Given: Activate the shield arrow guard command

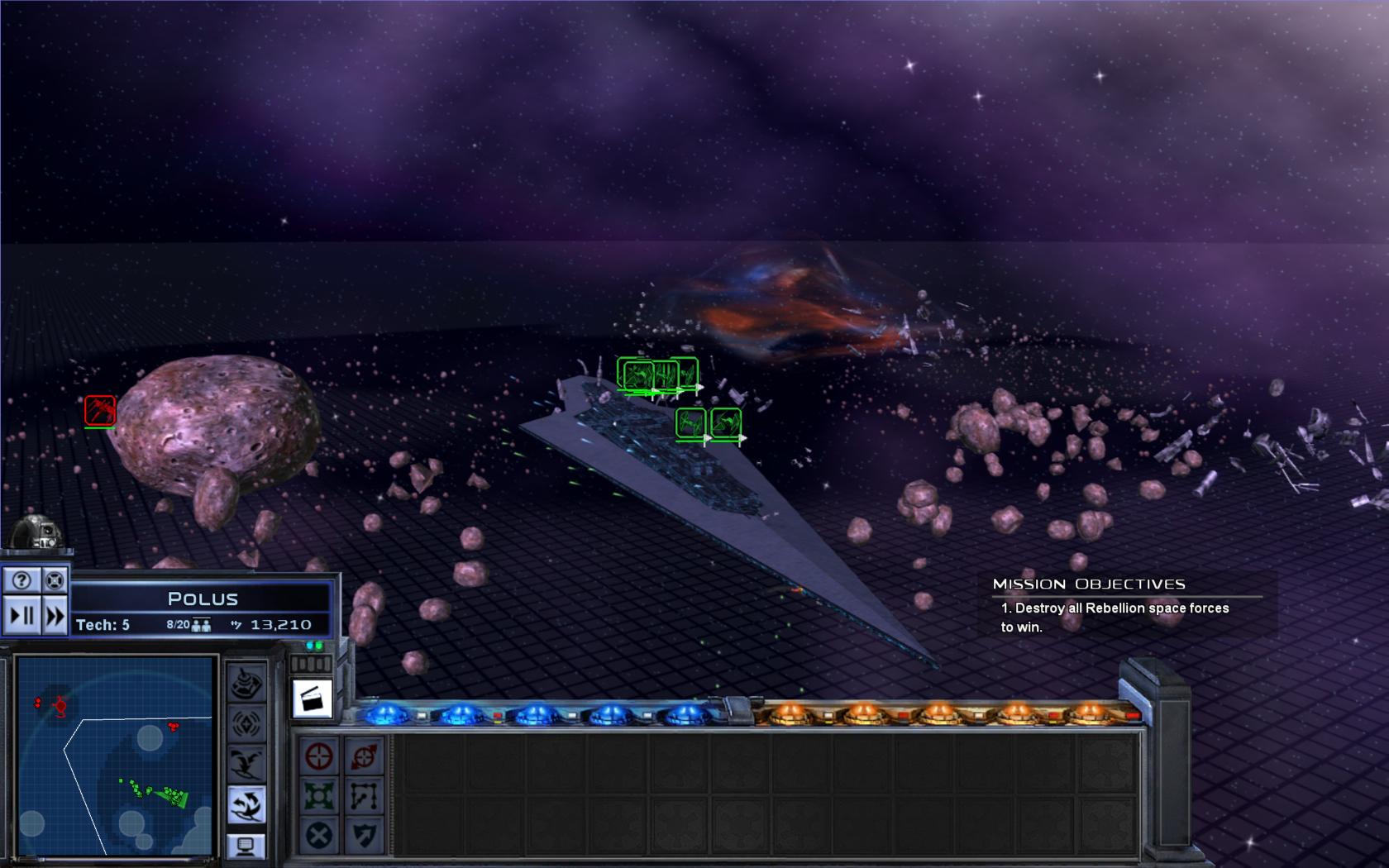Looking at the screenshot, I should click(365, 835).
